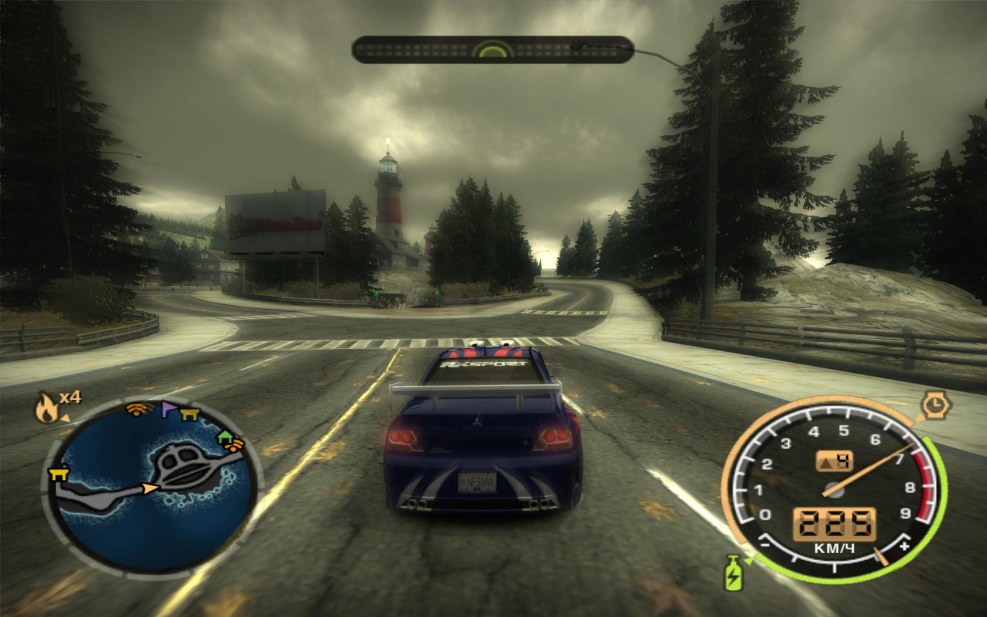Image resolution: width=987 pixels, height=617 pixels.
Task: Activate the speedbreaker clock icon
Action: point(934,405)
